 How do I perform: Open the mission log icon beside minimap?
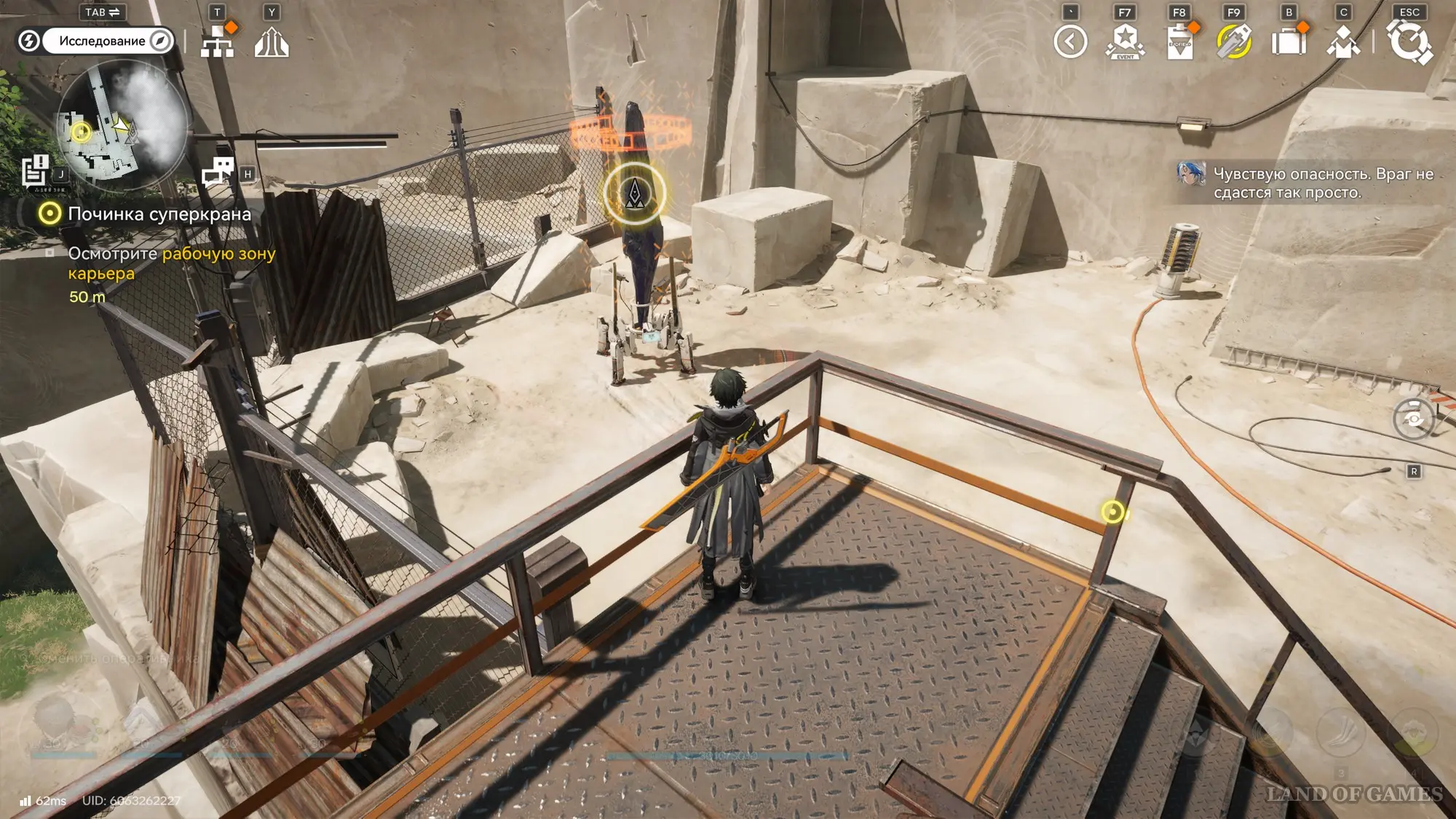(34, 172)
